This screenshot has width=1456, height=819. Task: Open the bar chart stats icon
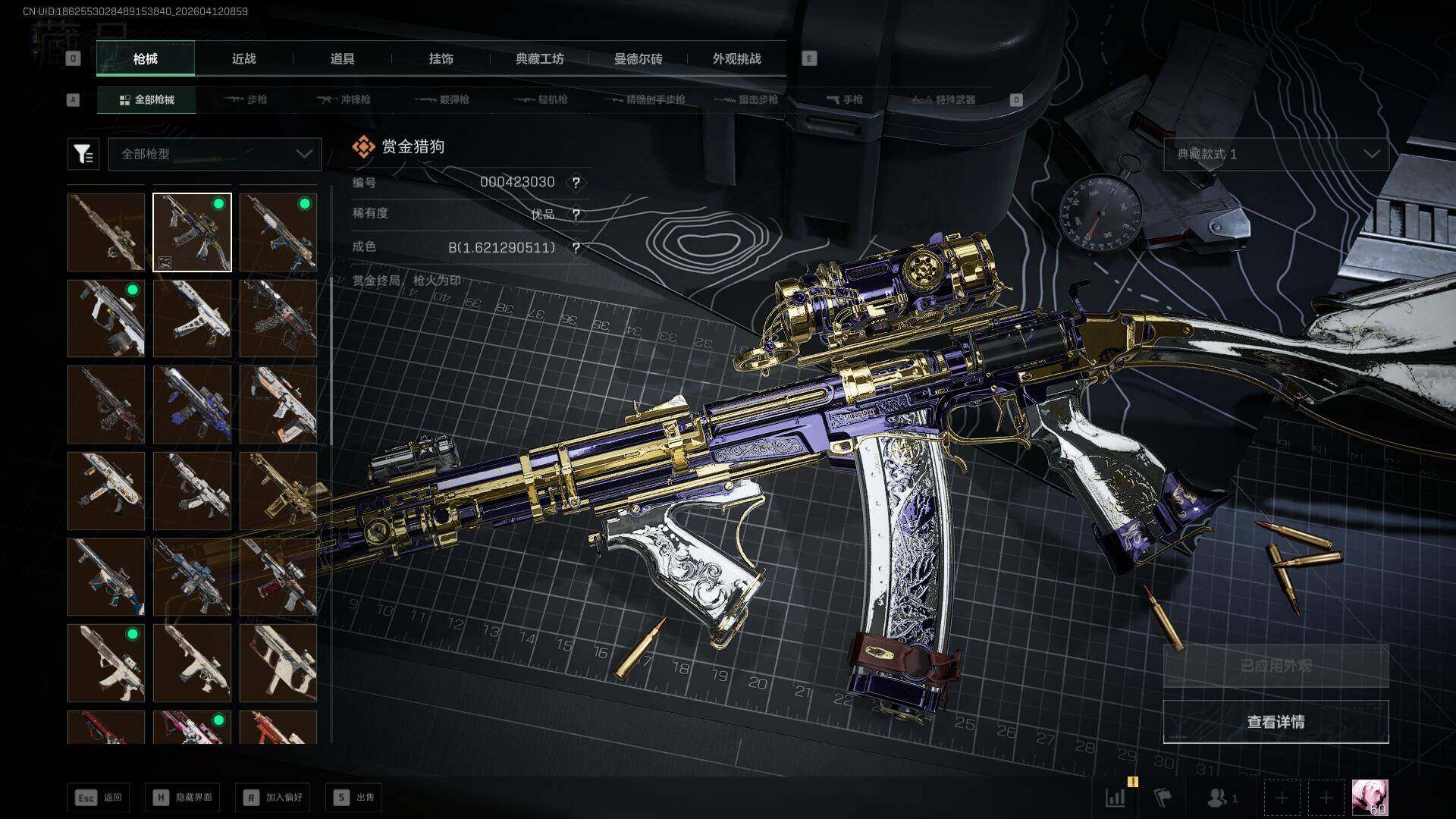tap(1116, 798)
